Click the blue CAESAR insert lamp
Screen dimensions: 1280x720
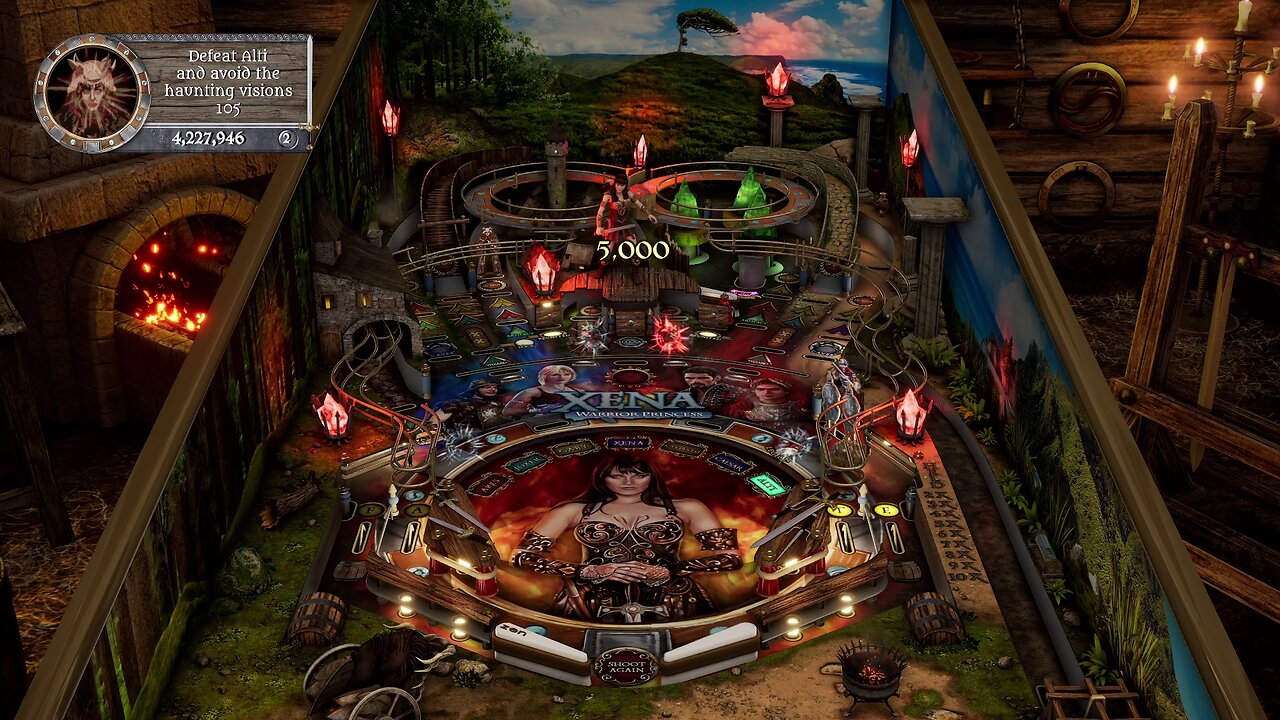tap(729, 461)
